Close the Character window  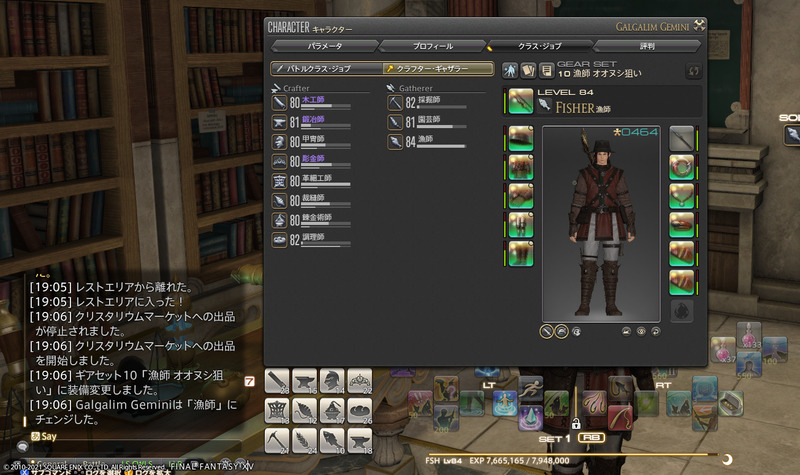tap(700, 25)
